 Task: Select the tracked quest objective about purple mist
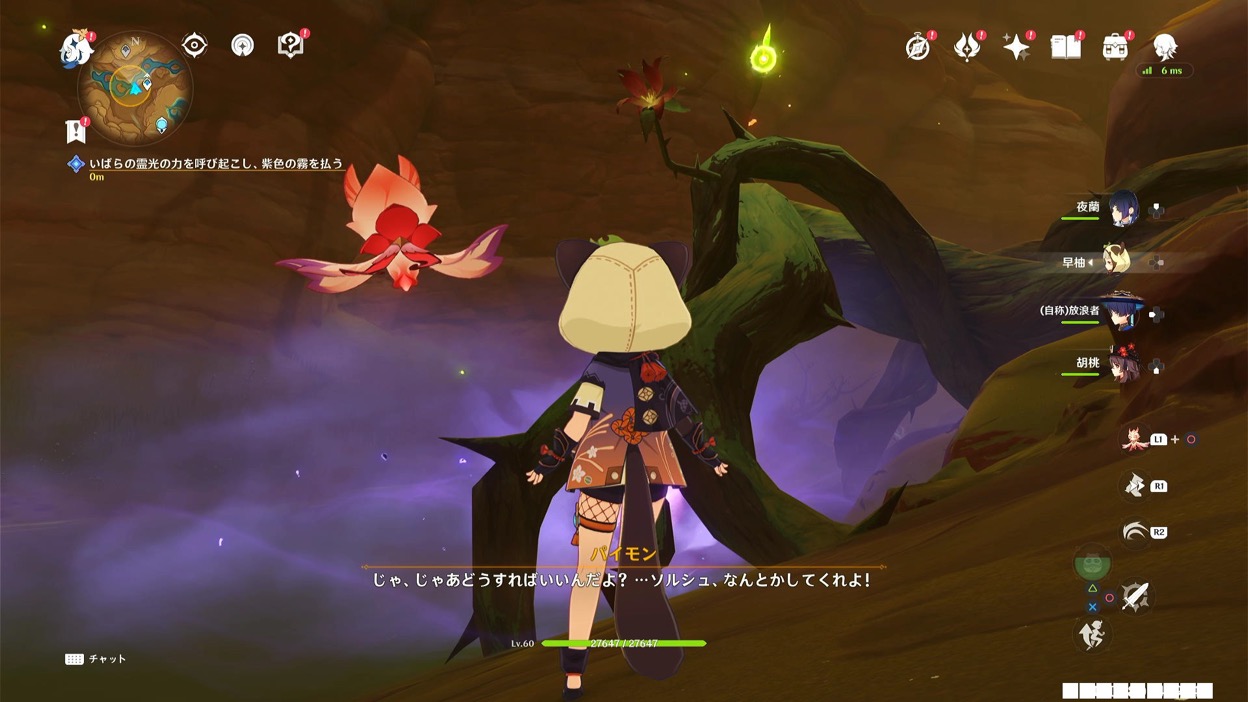click(x=216, y=164)
